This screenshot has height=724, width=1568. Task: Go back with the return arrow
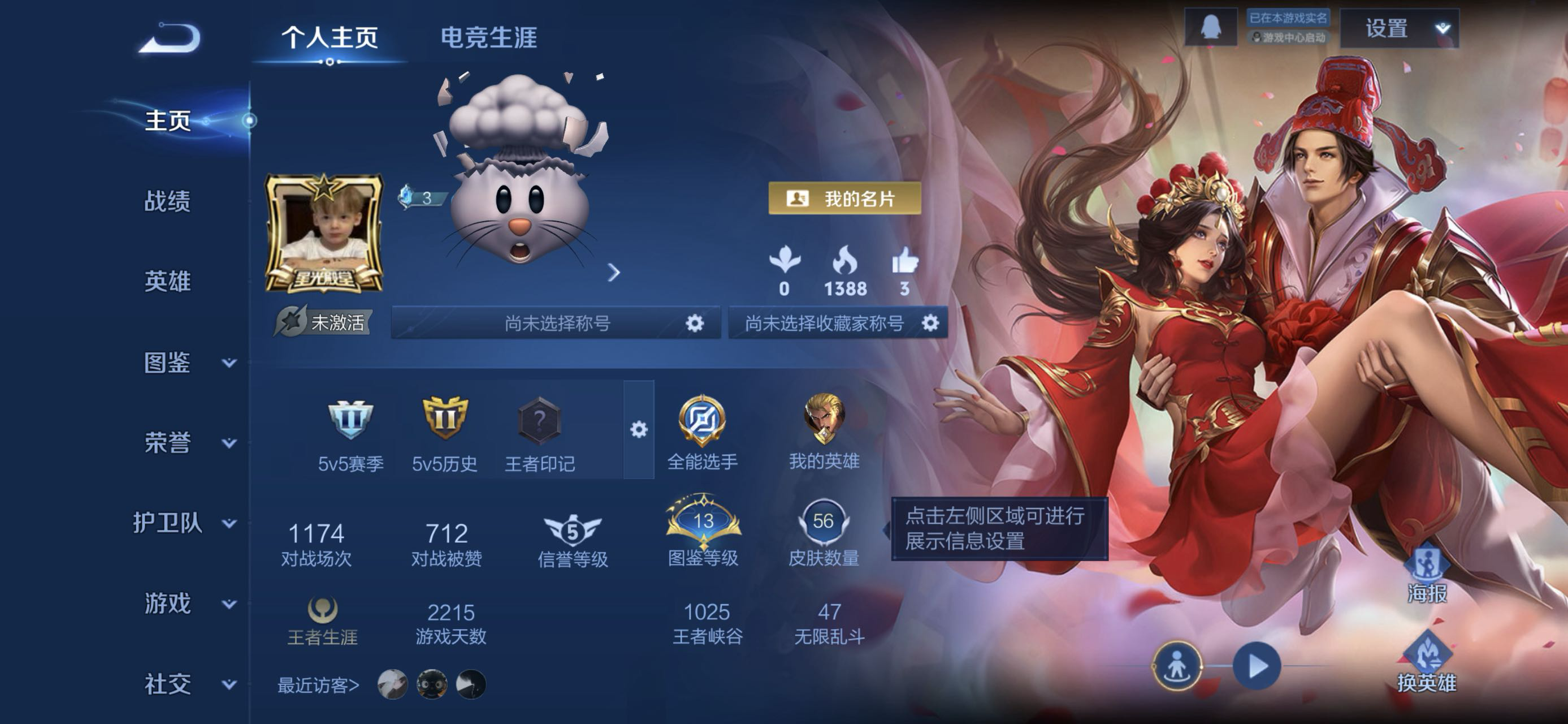coord(169,38)
